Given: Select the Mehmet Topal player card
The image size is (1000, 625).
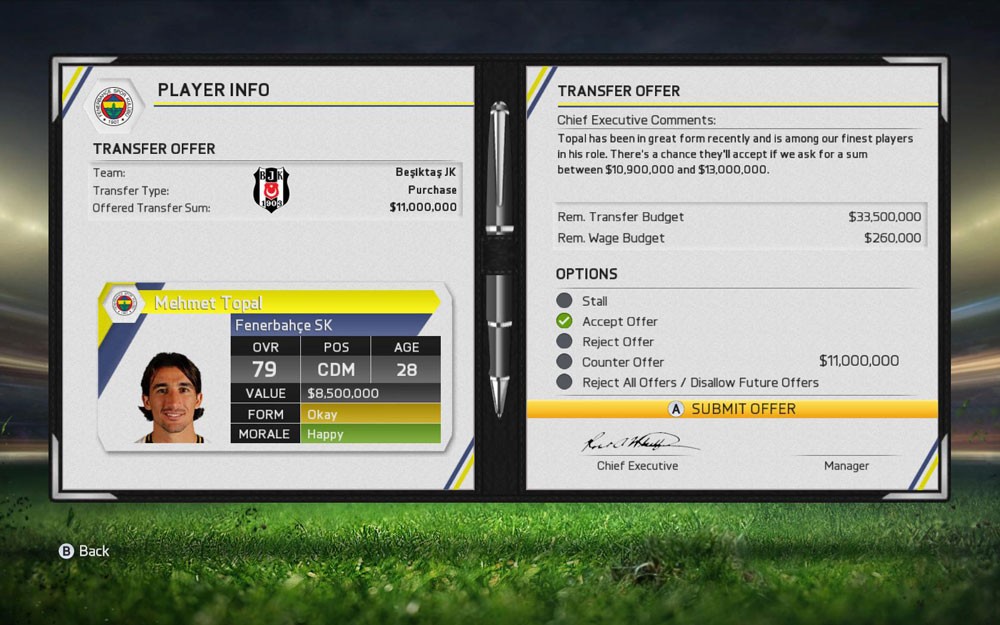Looking at the screenshot, I should (270, 367).
